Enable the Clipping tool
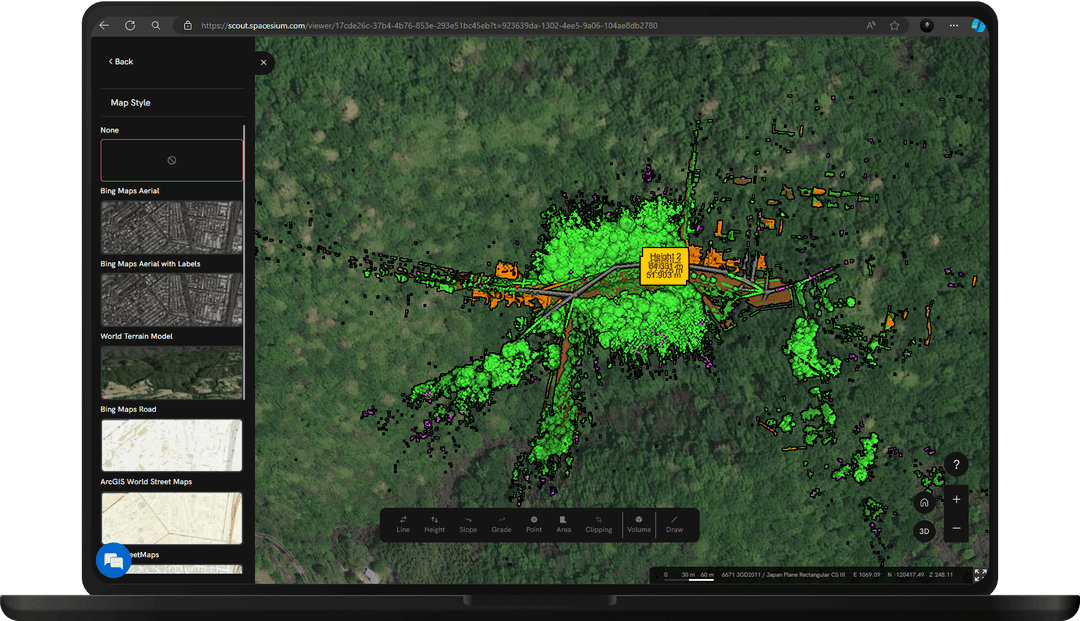 coord(598,524)
